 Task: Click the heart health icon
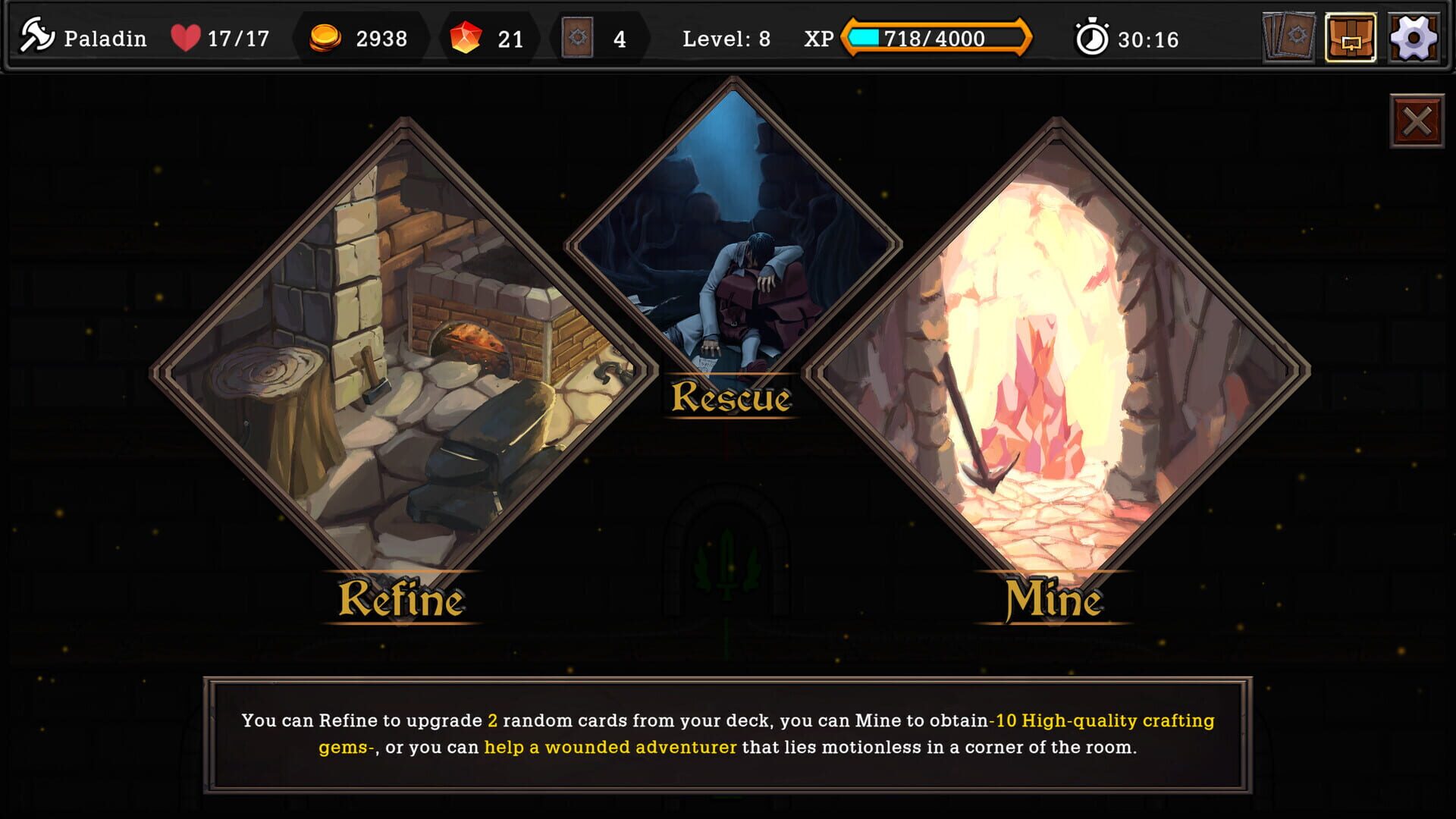pyautogui.click(x=185, y=36)
